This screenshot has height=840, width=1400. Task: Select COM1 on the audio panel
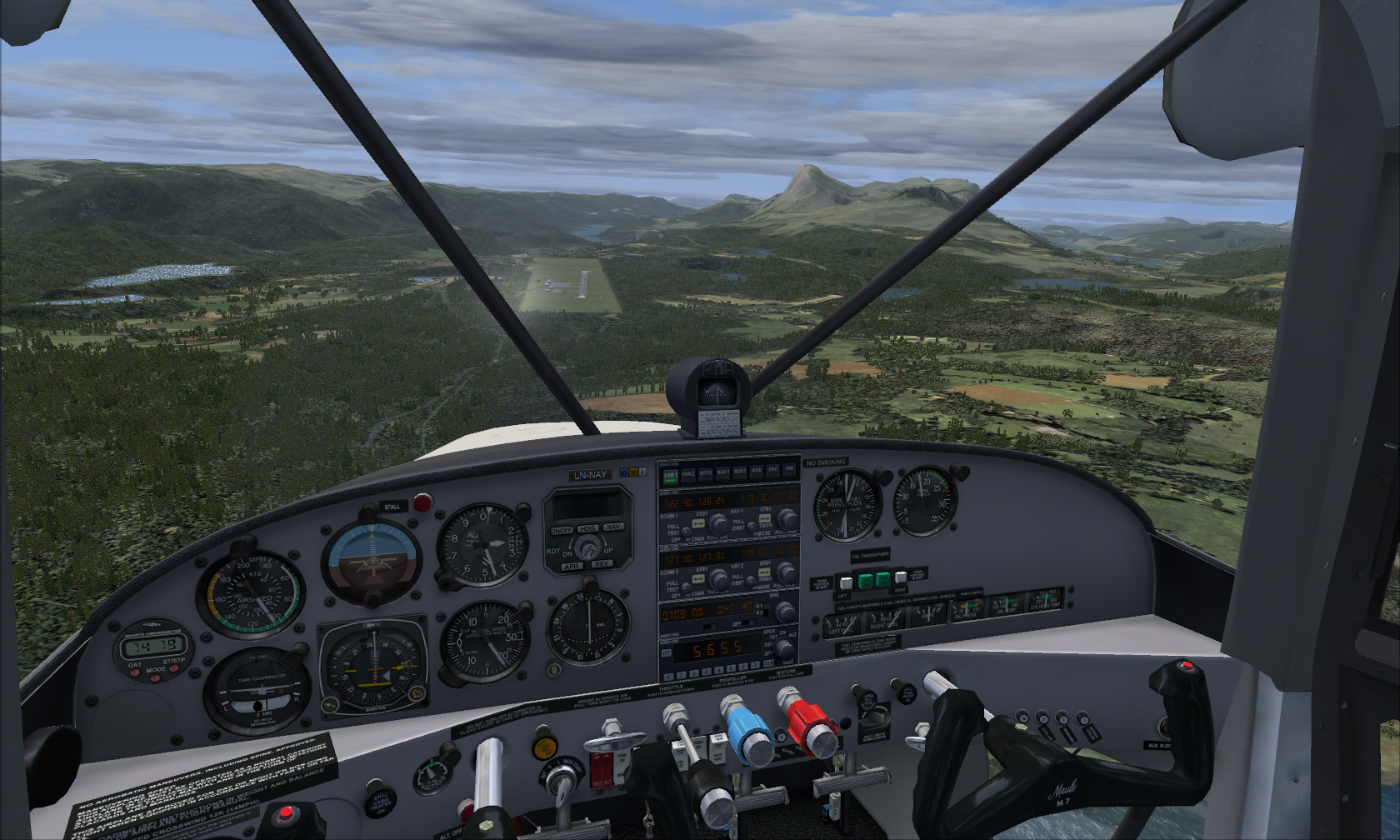tap(670, 476)
